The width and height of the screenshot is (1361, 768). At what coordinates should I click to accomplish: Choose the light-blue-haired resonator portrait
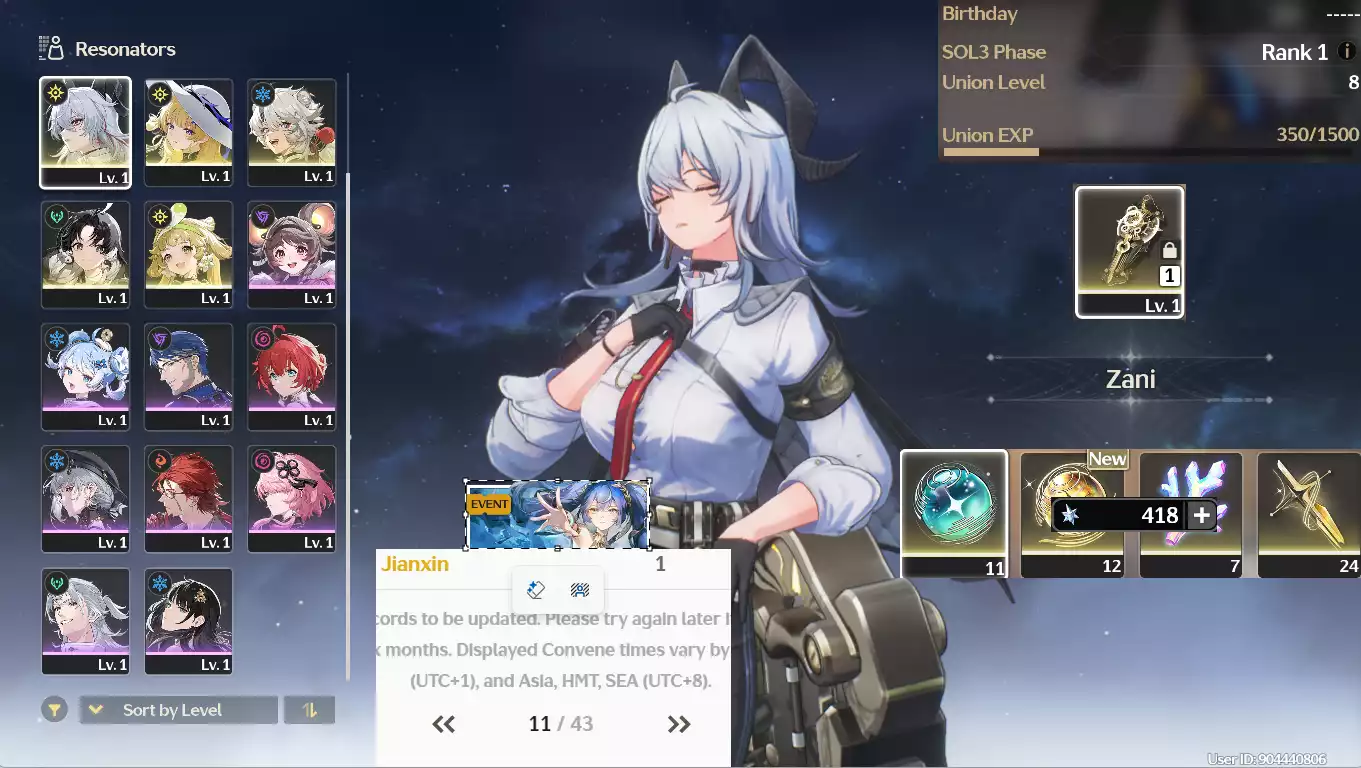pos(85,376)
